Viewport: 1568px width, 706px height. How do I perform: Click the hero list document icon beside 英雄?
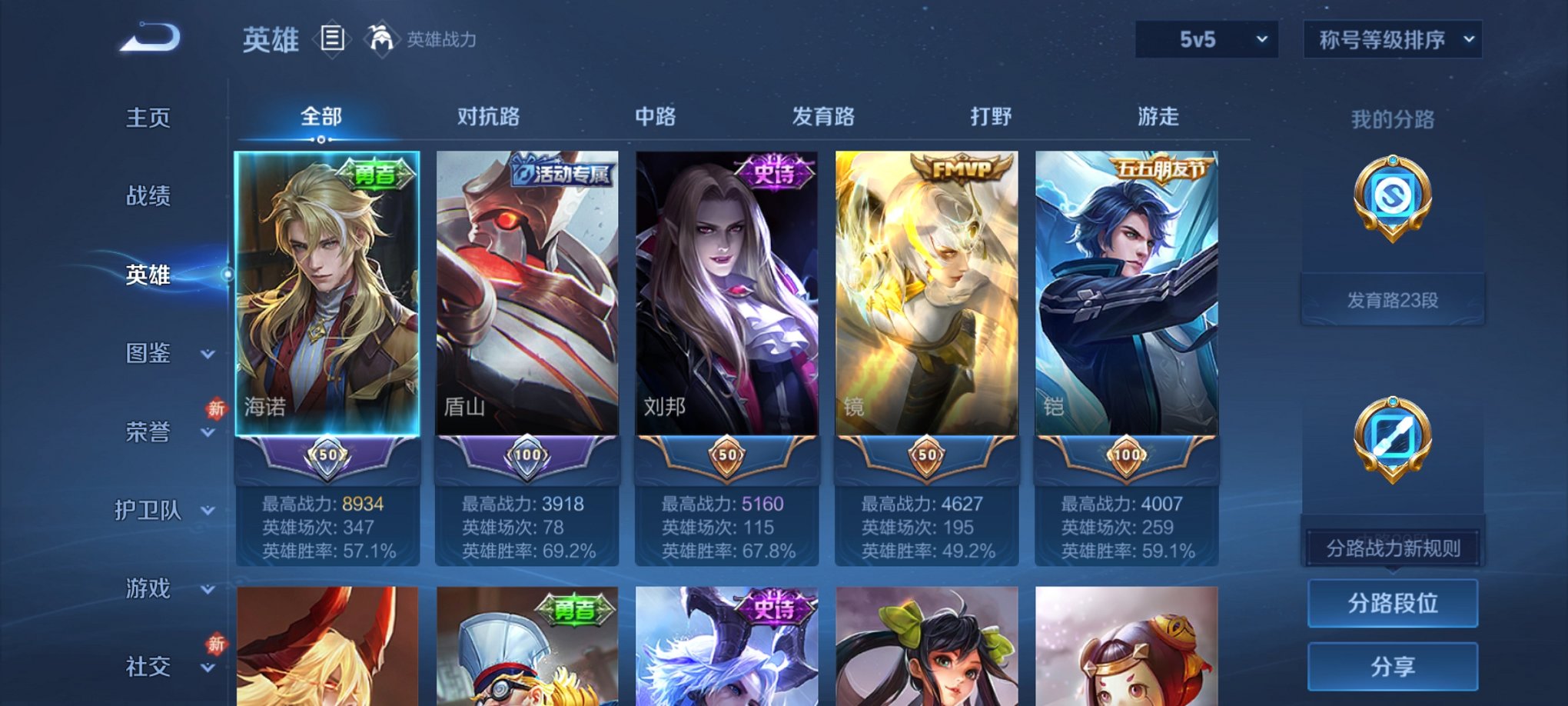[x=332, y=40]
